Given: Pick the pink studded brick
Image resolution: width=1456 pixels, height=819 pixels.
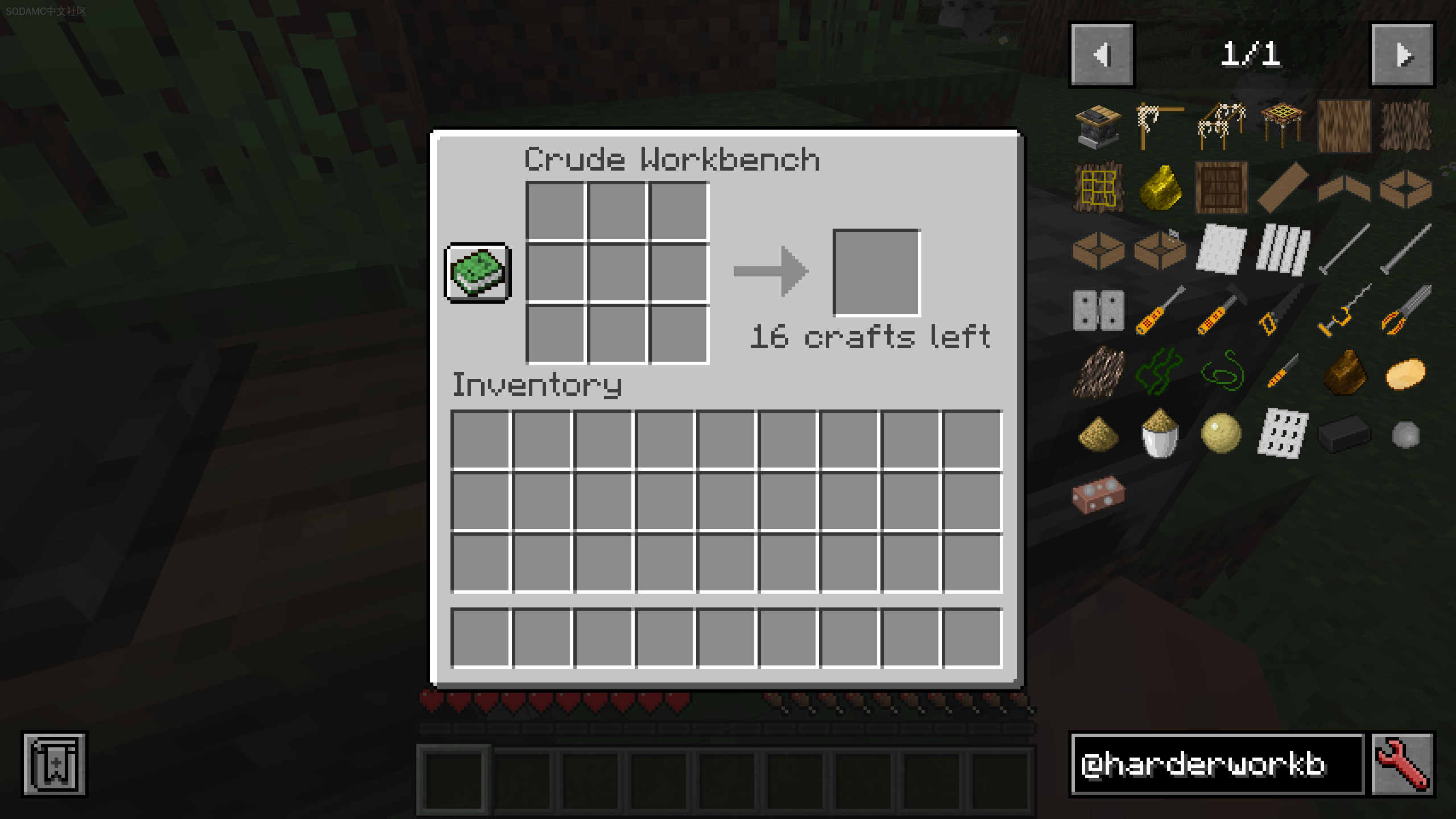Looking at the screenshot, I should click(x=1098, y=494).
